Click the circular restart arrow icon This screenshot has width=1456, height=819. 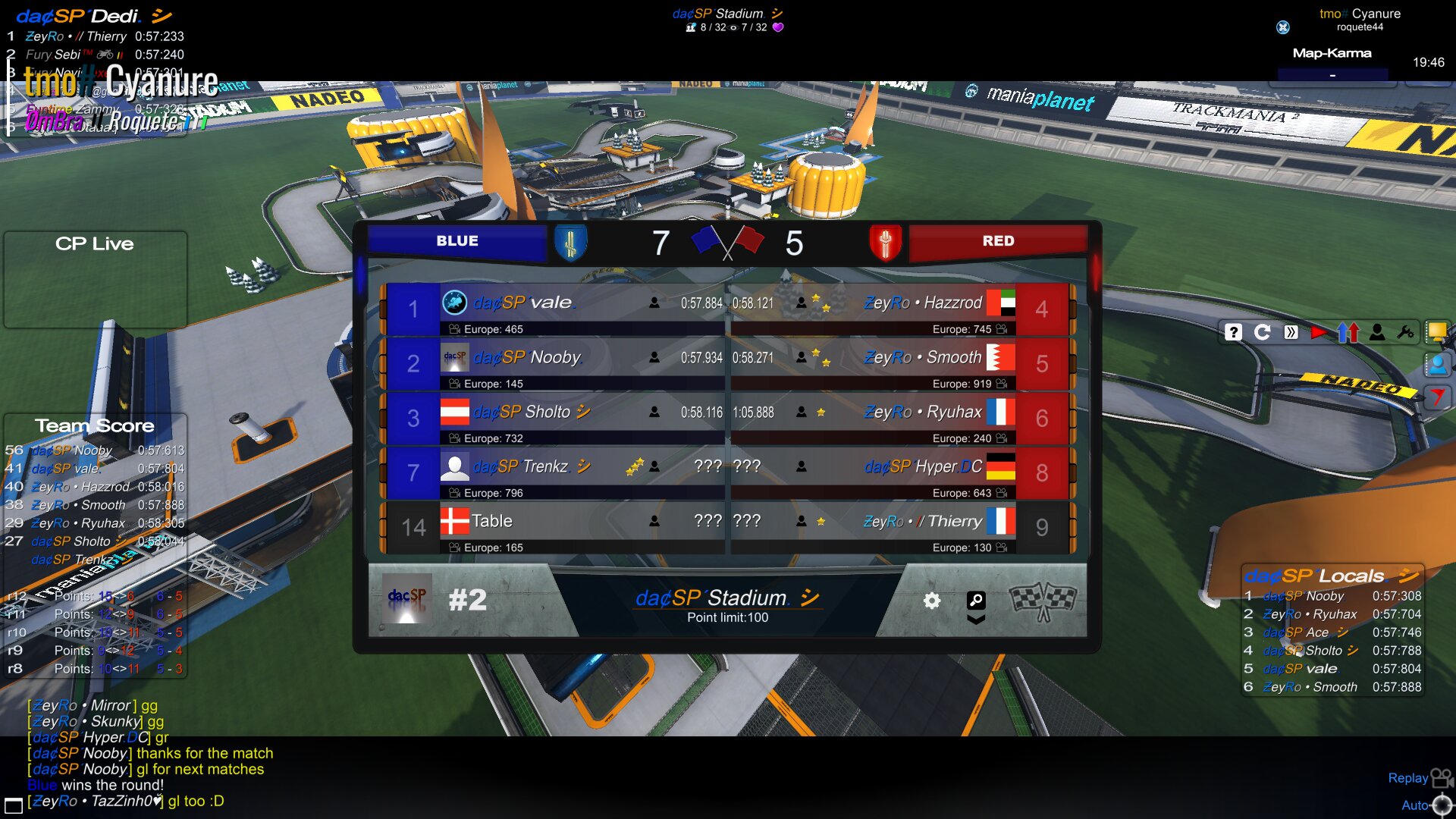[1263, 332]
